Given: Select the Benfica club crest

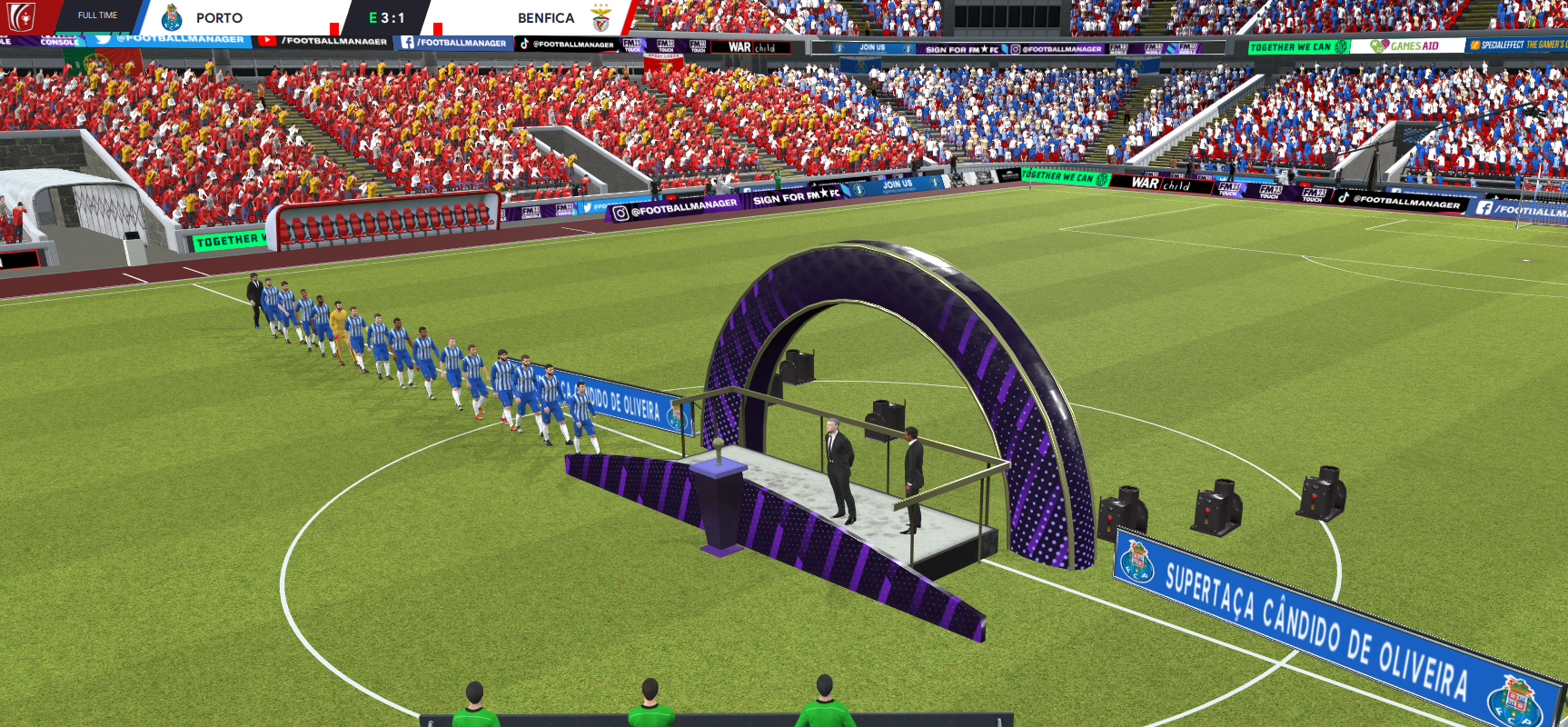Looking at the screenshot, I should point(600,18).
